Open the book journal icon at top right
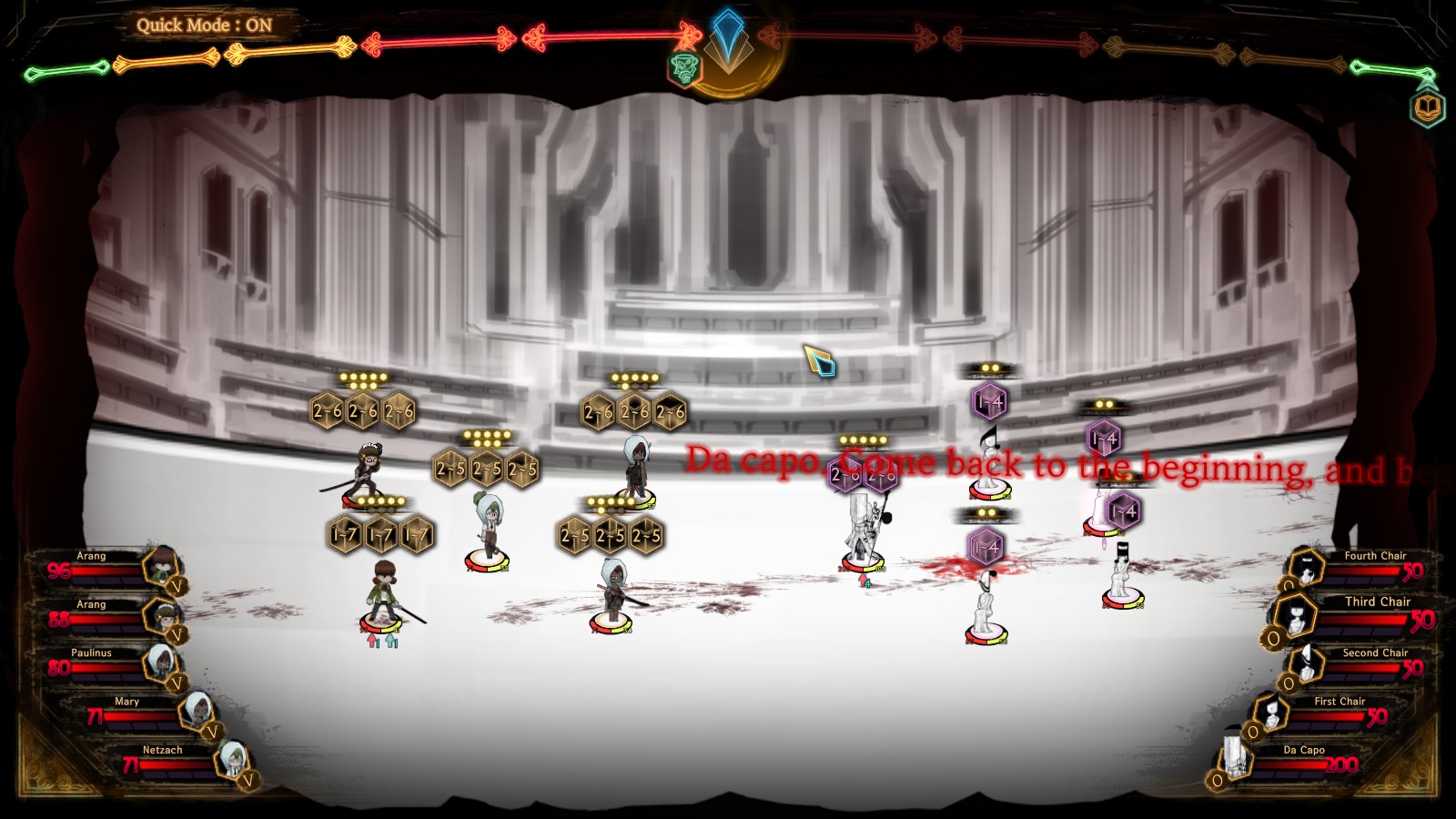Image resolution: width=1456 pixels, height=819 pixels. pos(1429,106)
